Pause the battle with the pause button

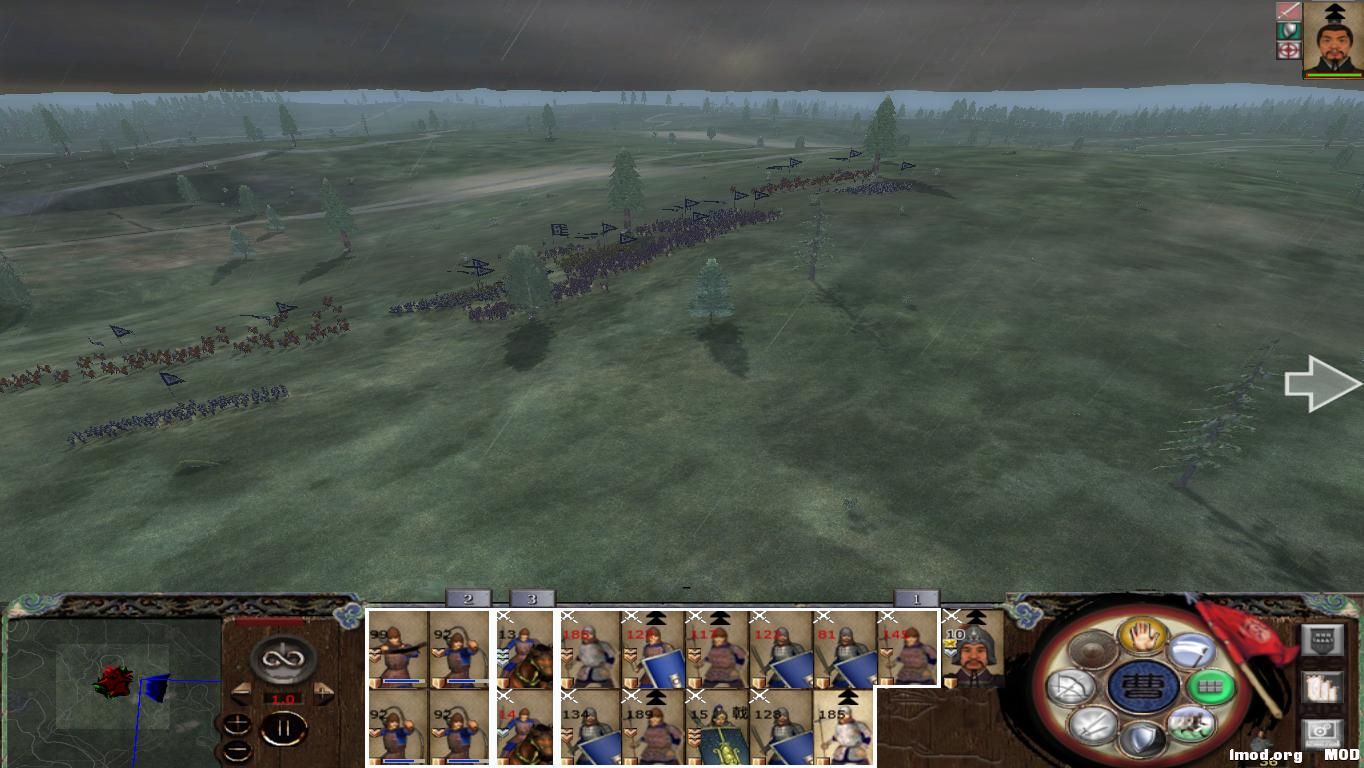click(285, 727)
